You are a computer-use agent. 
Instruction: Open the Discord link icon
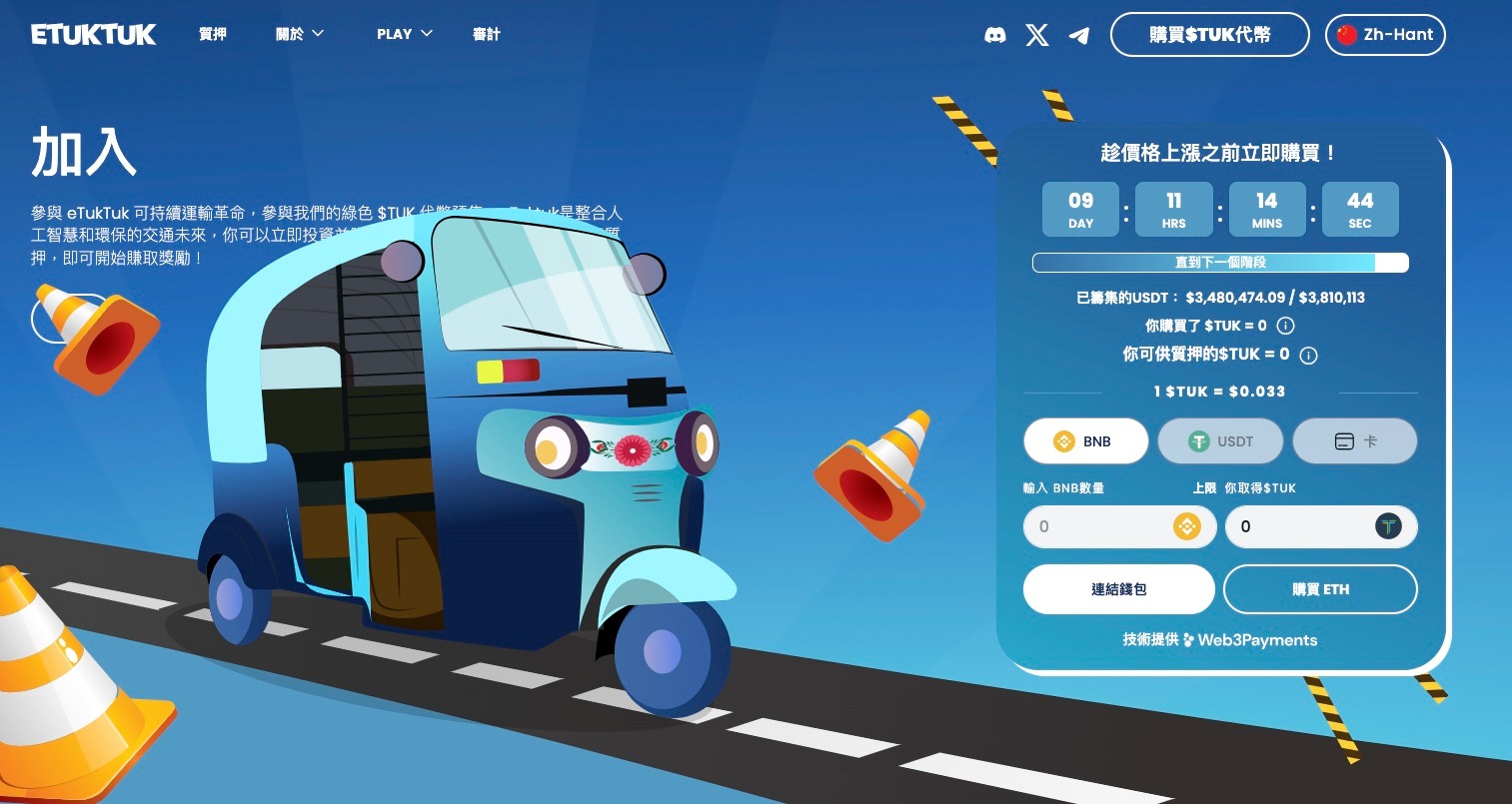click(994, 36)
